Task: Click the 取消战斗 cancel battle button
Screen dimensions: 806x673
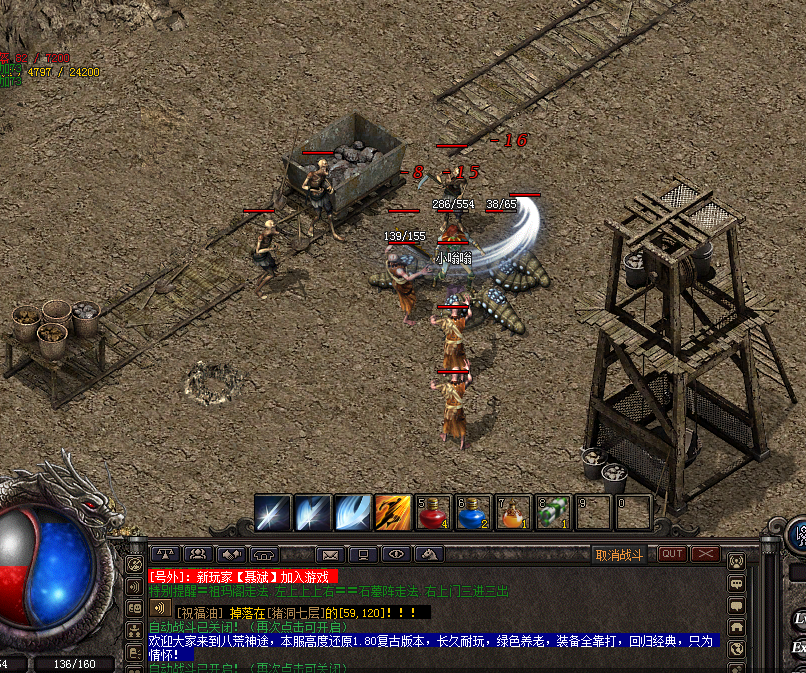Action: coord(619,555)
